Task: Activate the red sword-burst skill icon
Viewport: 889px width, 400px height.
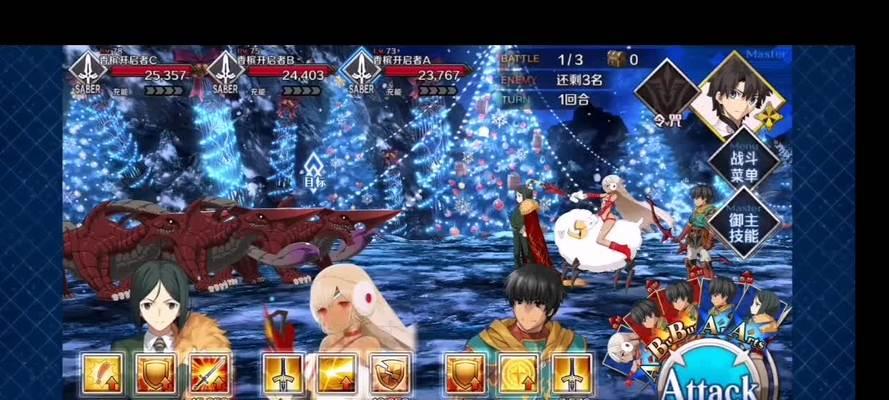Action: [x=210, y=374]
